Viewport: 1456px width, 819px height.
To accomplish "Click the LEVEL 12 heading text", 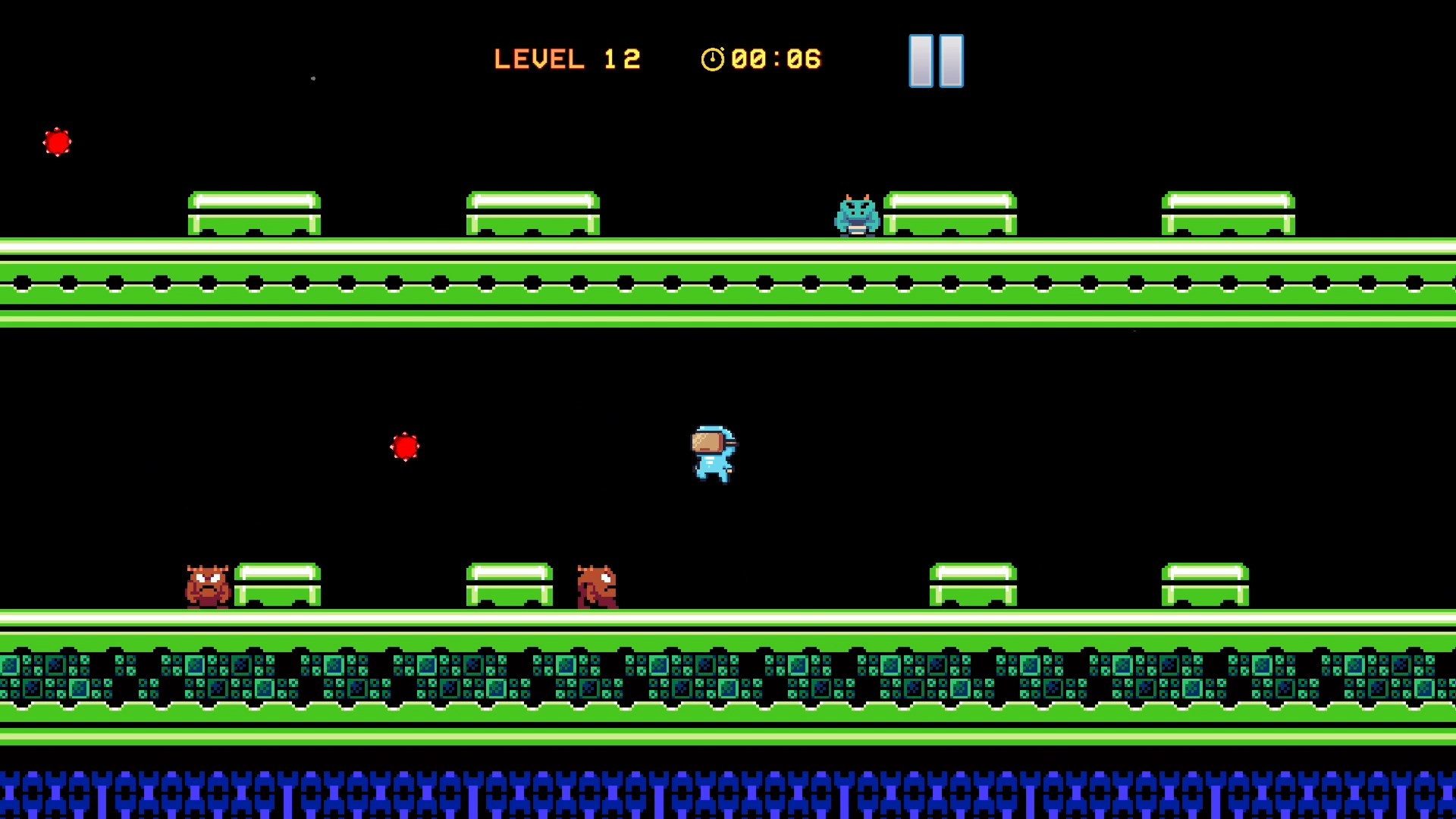I will (567, 58).
